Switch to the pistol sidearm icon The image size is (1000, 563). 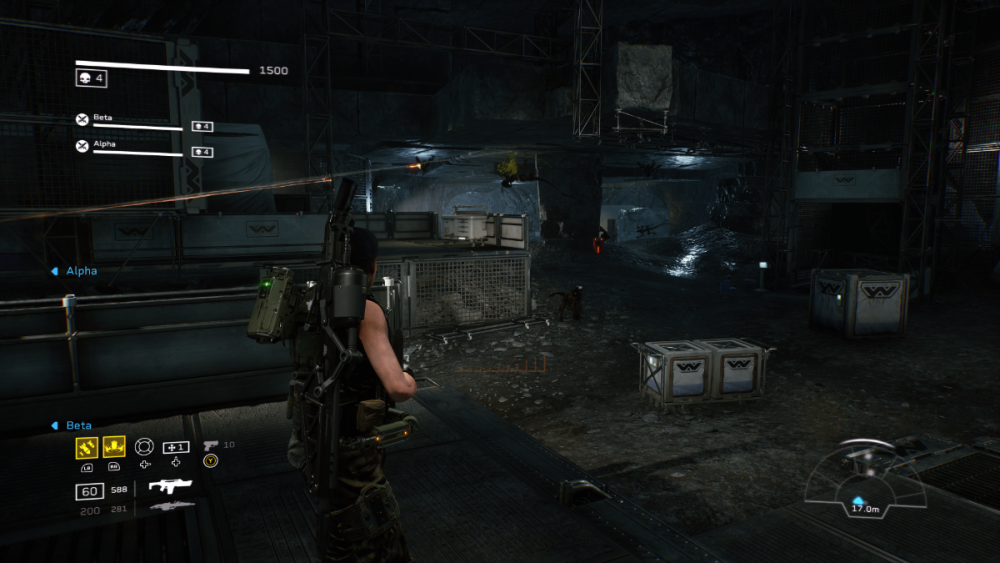[x=210, y=445]
